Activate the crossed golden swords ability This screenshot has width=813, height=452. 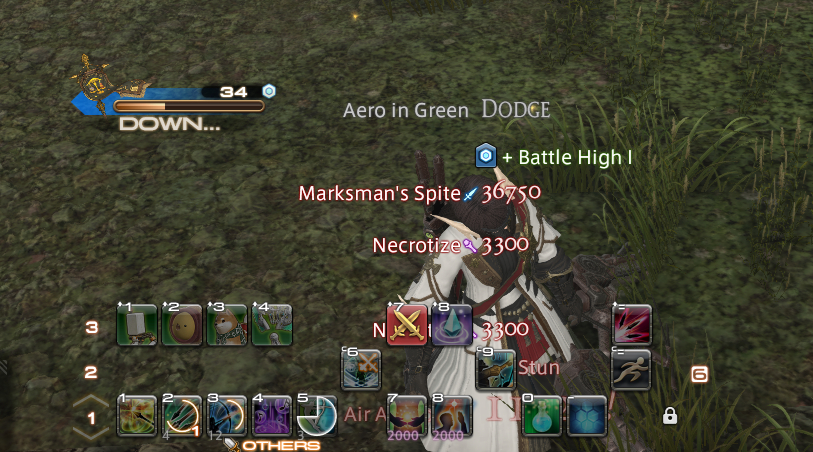point(407,325)
